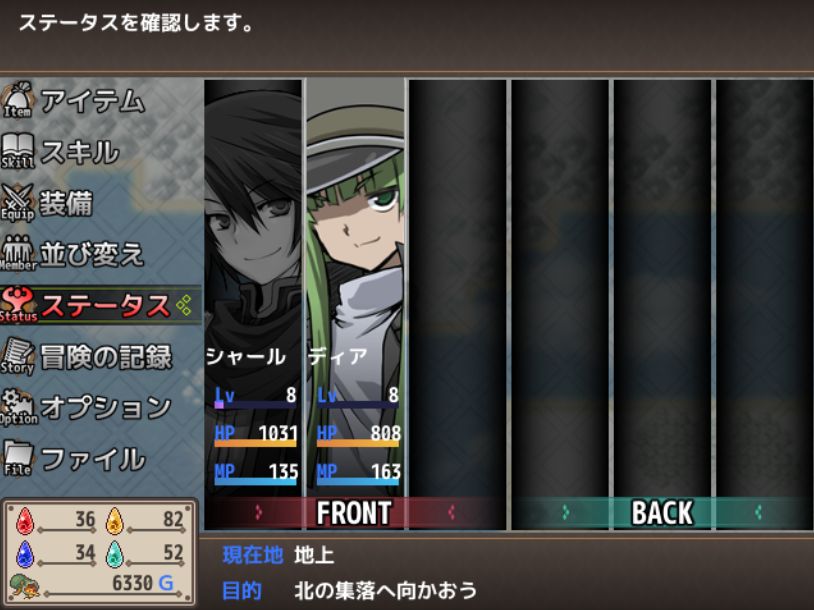Choose the ファイル (File) menu entry
The width and height of the screenshot is (814, 610).
[x=92, y=459]
